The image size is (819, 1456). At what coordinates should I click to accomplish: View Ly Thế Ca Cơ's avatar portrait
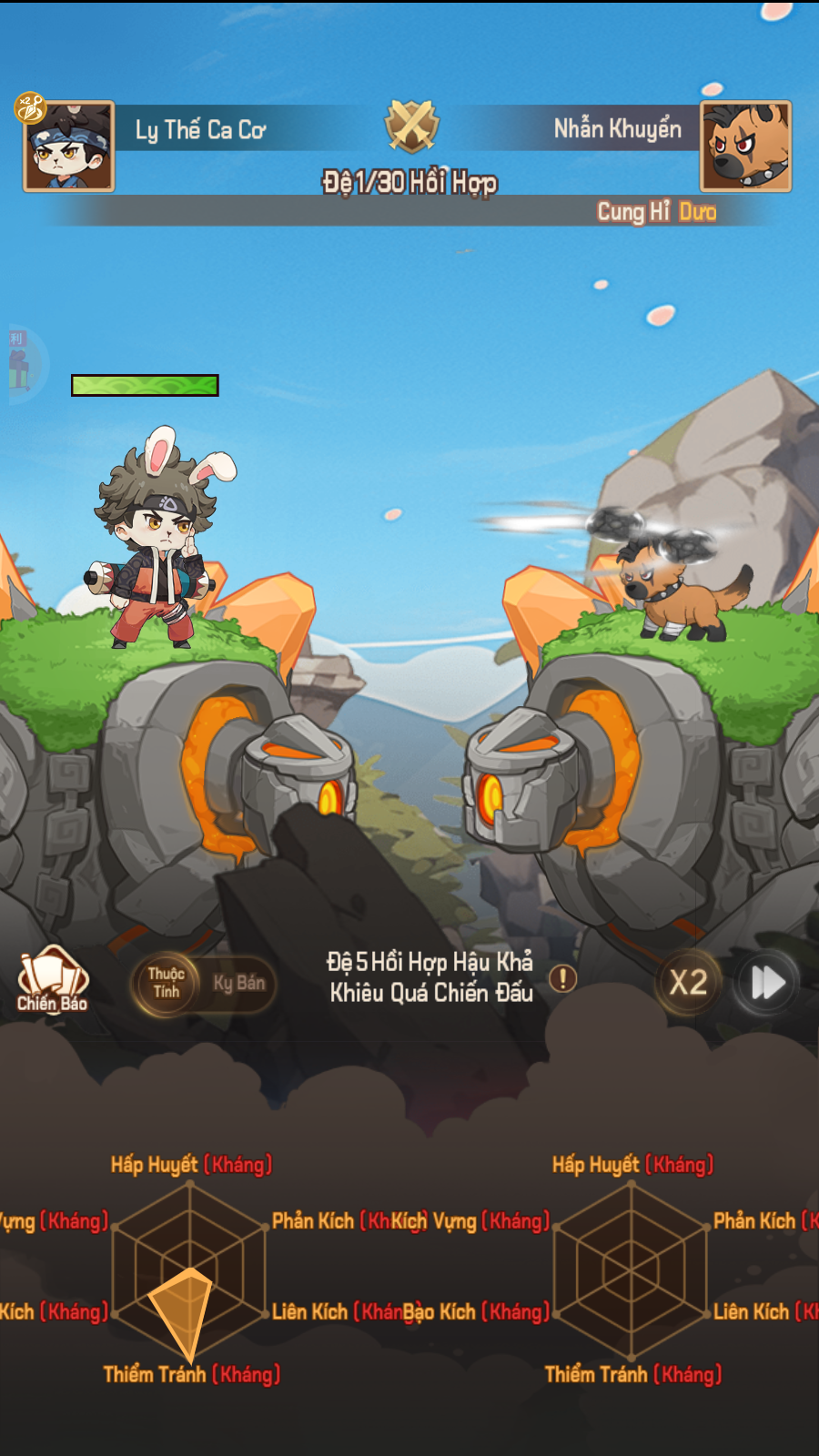coord(69,146)
